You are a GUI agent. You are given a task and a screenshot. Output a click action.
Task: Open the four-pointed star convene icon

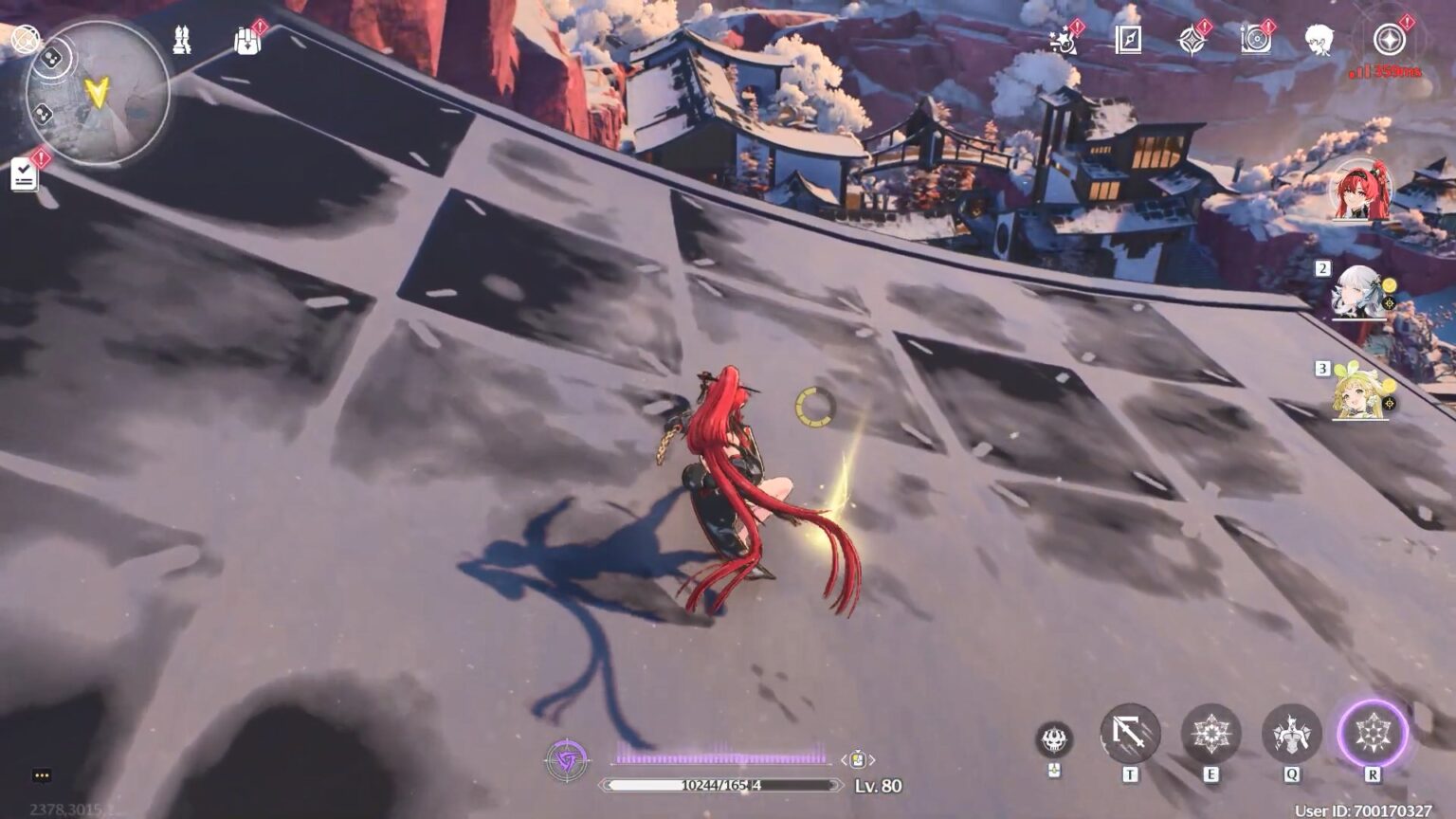[1192, 40]
